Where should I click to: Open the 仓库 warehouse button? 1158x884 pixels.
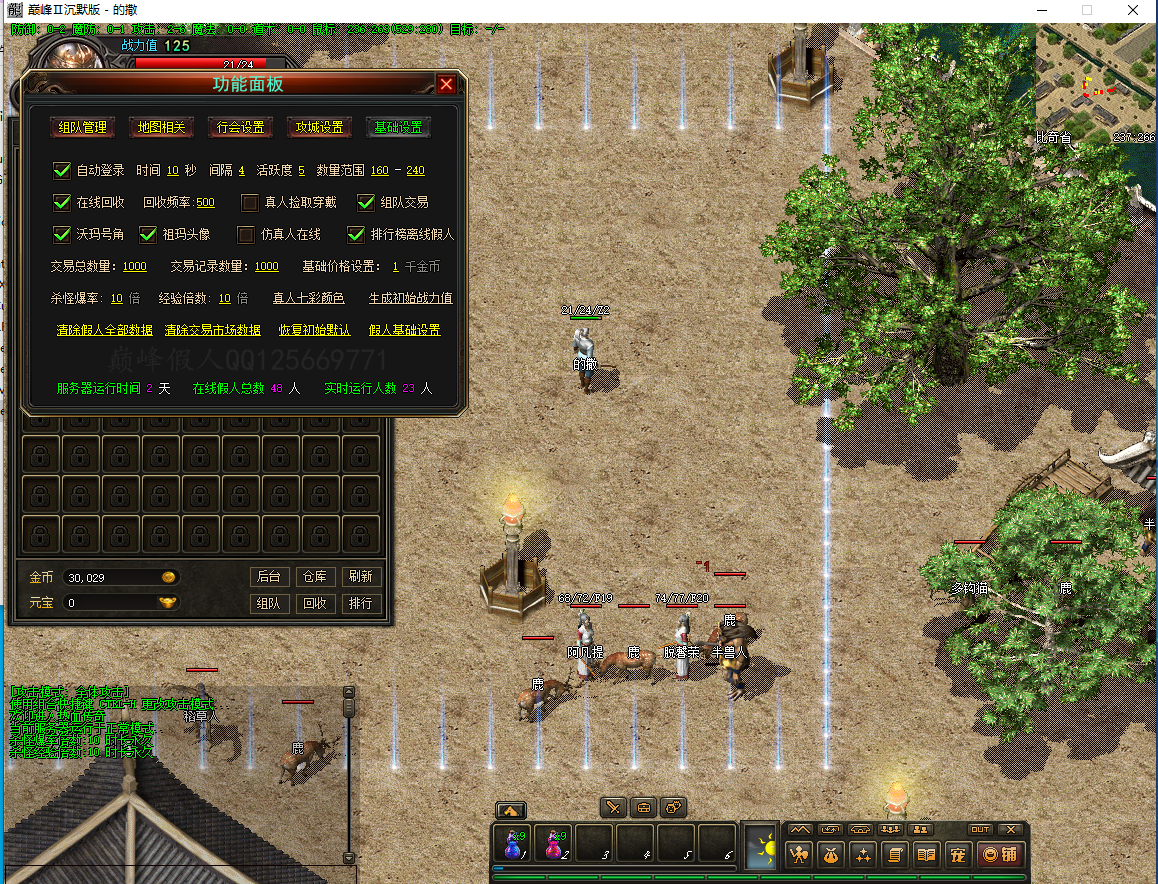click(315, 577)
